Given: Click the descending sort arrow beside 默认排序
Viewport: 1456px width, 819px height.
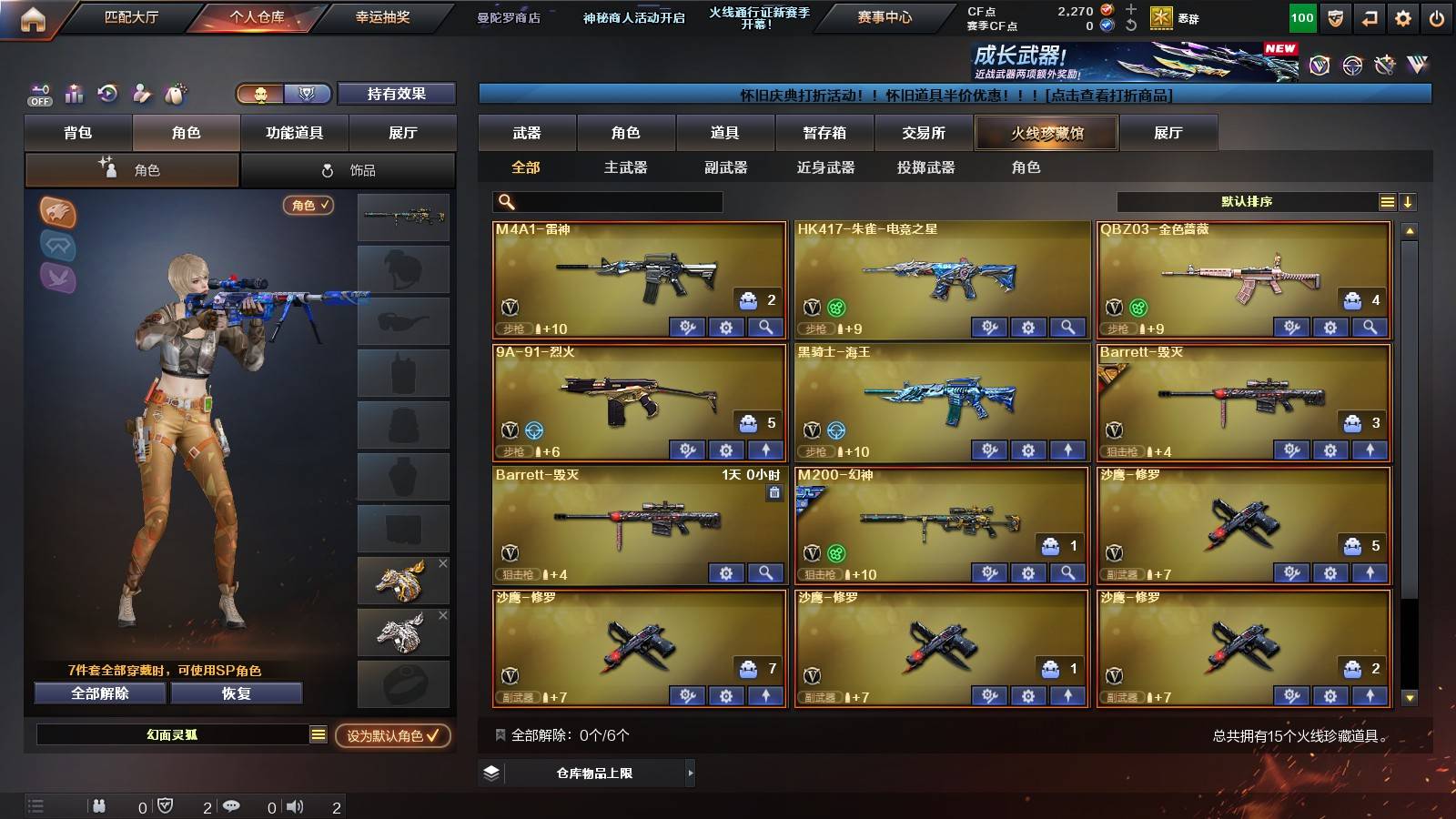Looking at the screenshot, I should 1409,202.
